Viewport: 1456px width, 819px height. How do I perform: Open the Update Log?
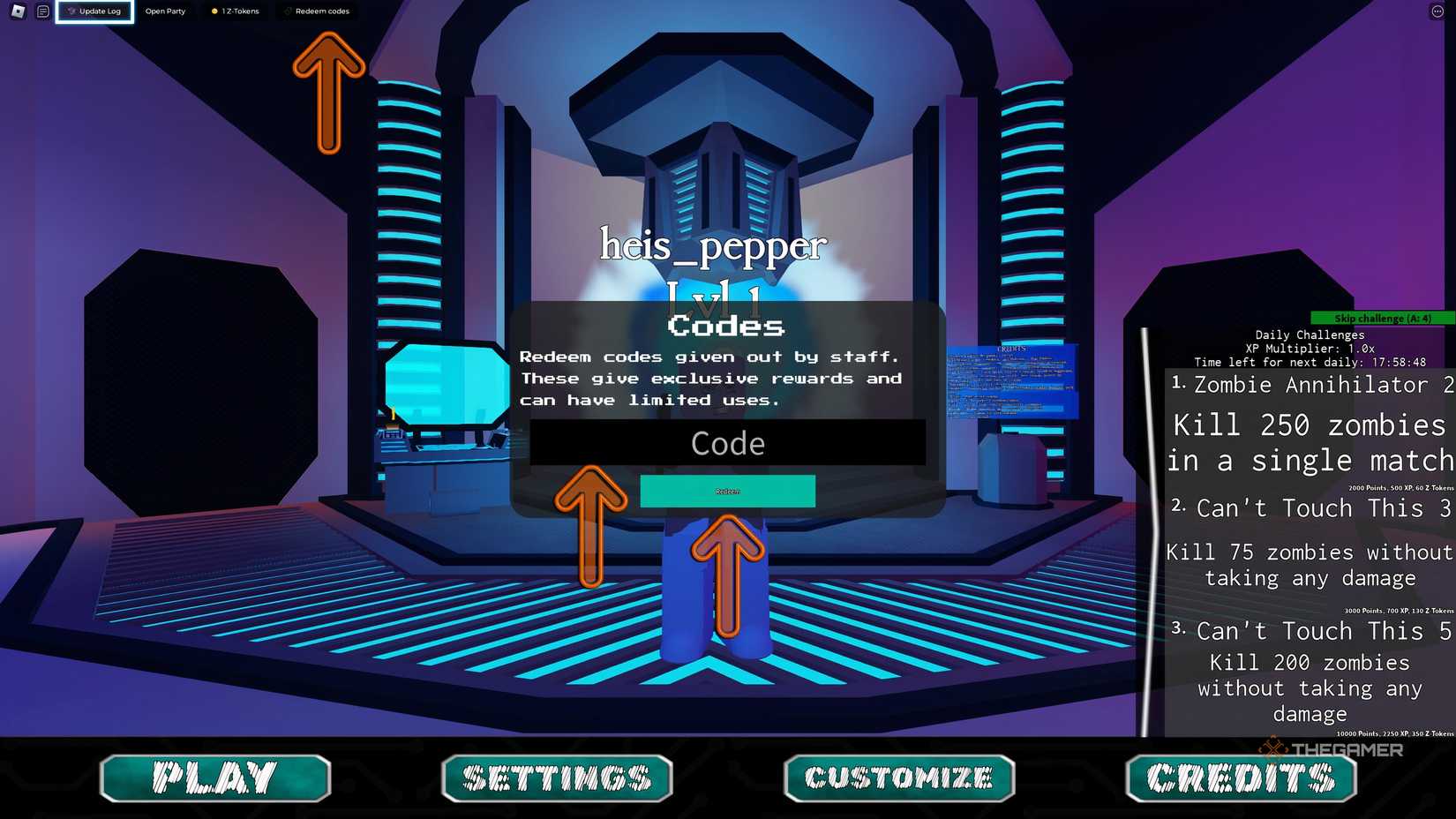[97, 11]
